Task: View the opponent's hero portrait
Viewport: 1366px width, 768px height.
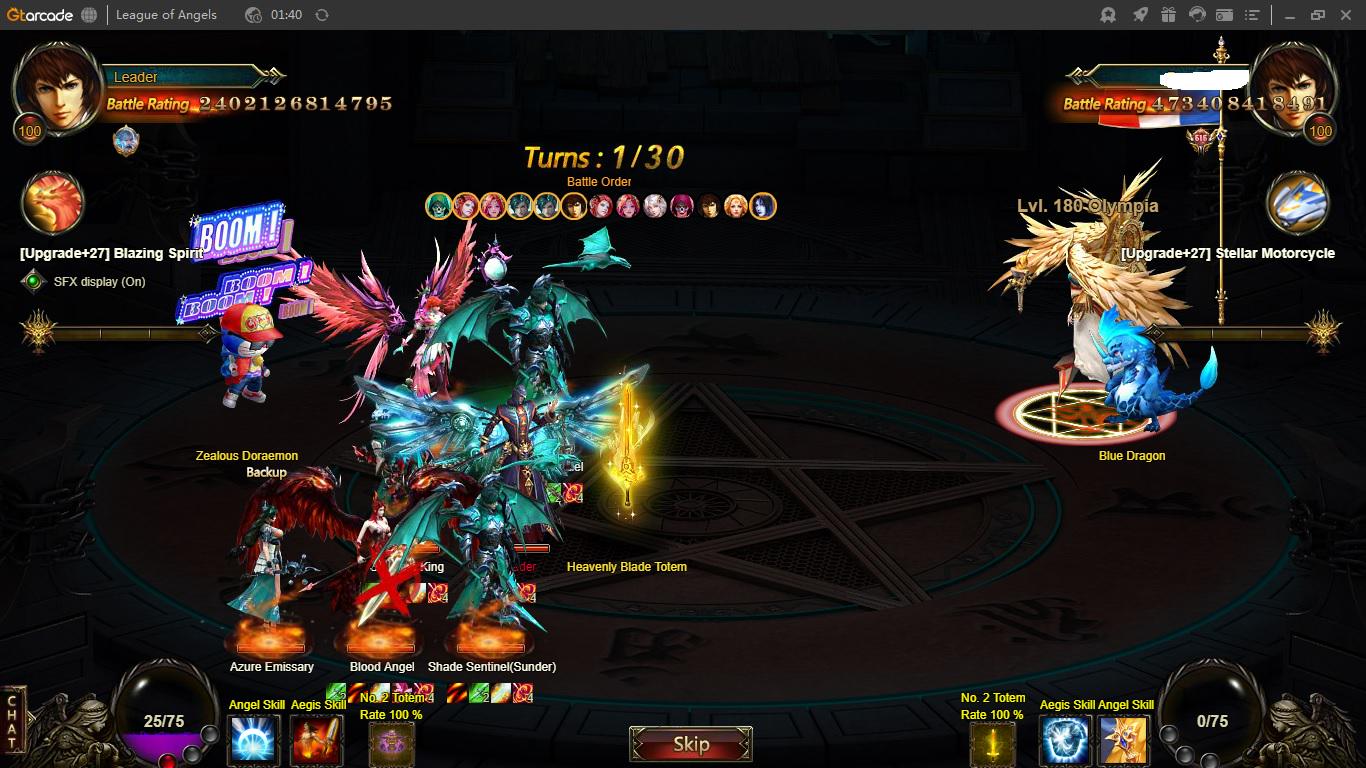Action: pyautogui.click(x=1293, y=88)
